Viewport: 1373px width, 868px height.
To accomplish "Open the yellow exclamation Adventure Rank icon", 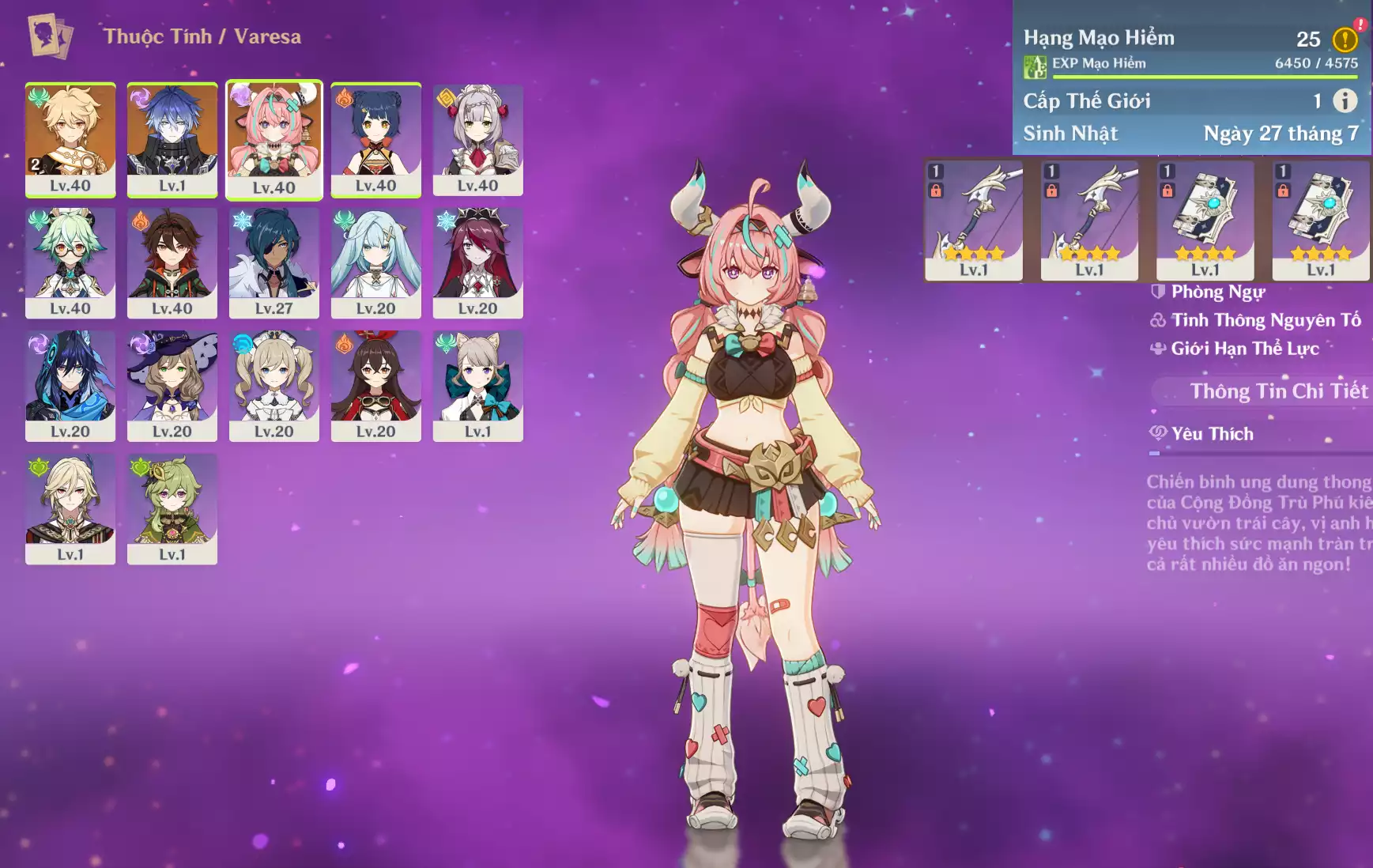I will coord(1345,40).
